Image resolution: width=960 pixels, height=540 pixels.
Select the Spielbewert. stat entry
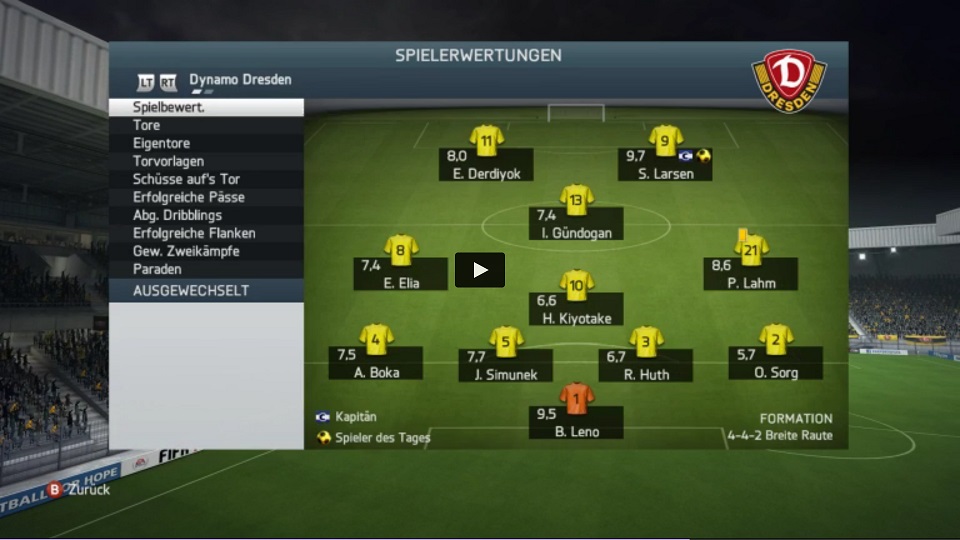[205, 107]
